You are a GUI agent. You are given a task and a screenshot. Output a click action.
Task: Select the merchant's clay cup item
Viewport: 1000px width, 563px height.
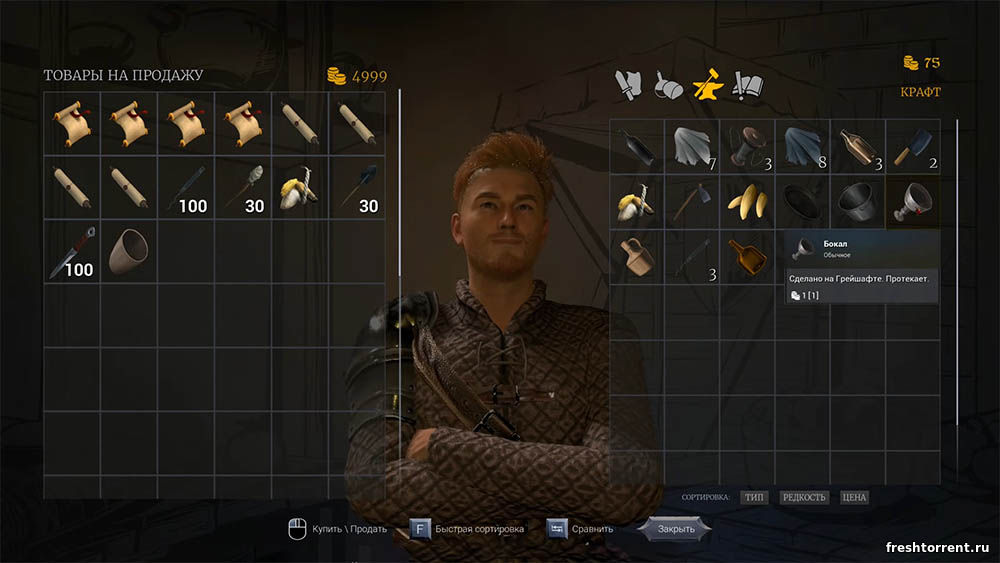(x=129, y=254)
